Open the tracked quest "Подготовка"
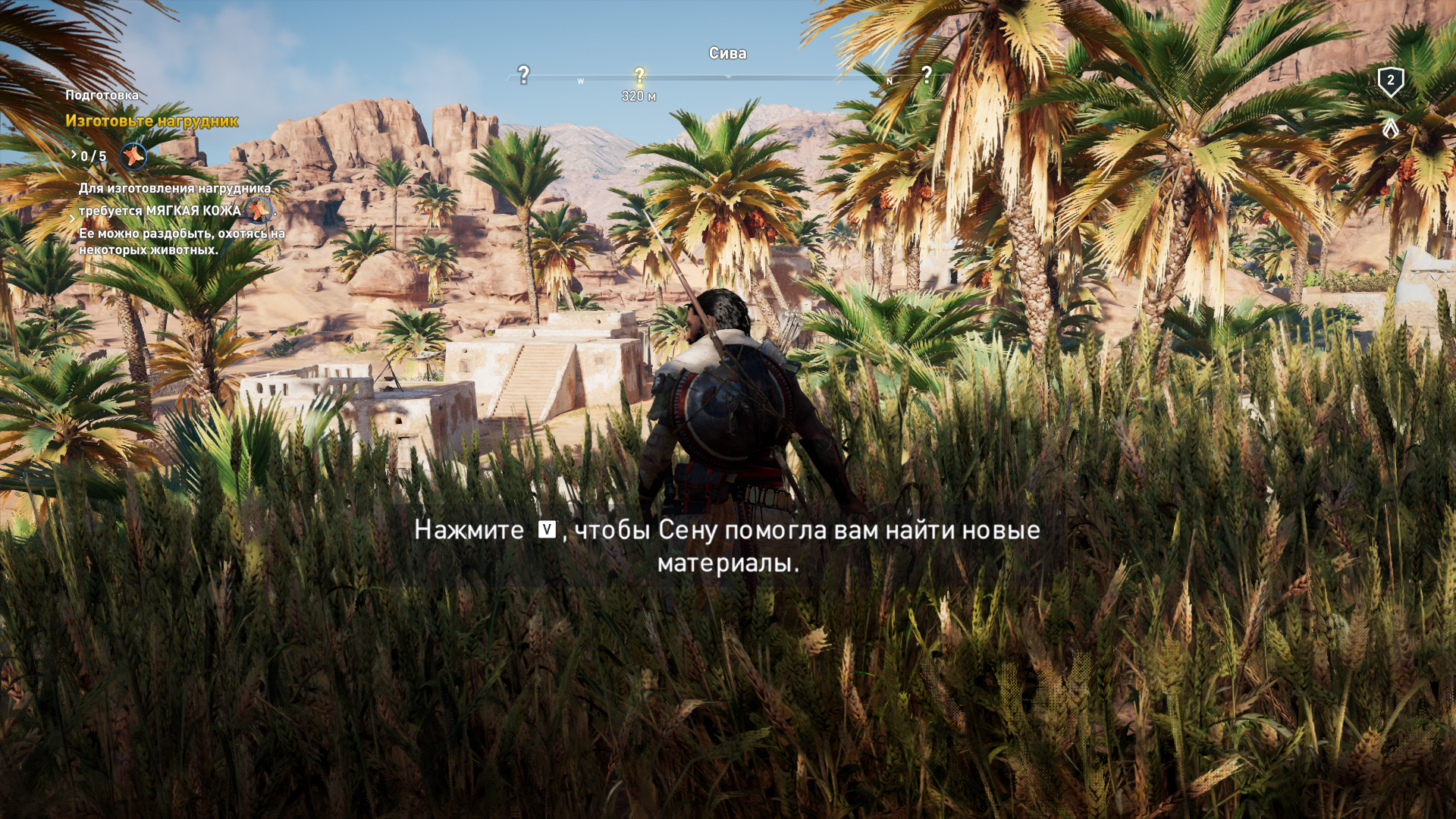 click(x=102, y=96)
